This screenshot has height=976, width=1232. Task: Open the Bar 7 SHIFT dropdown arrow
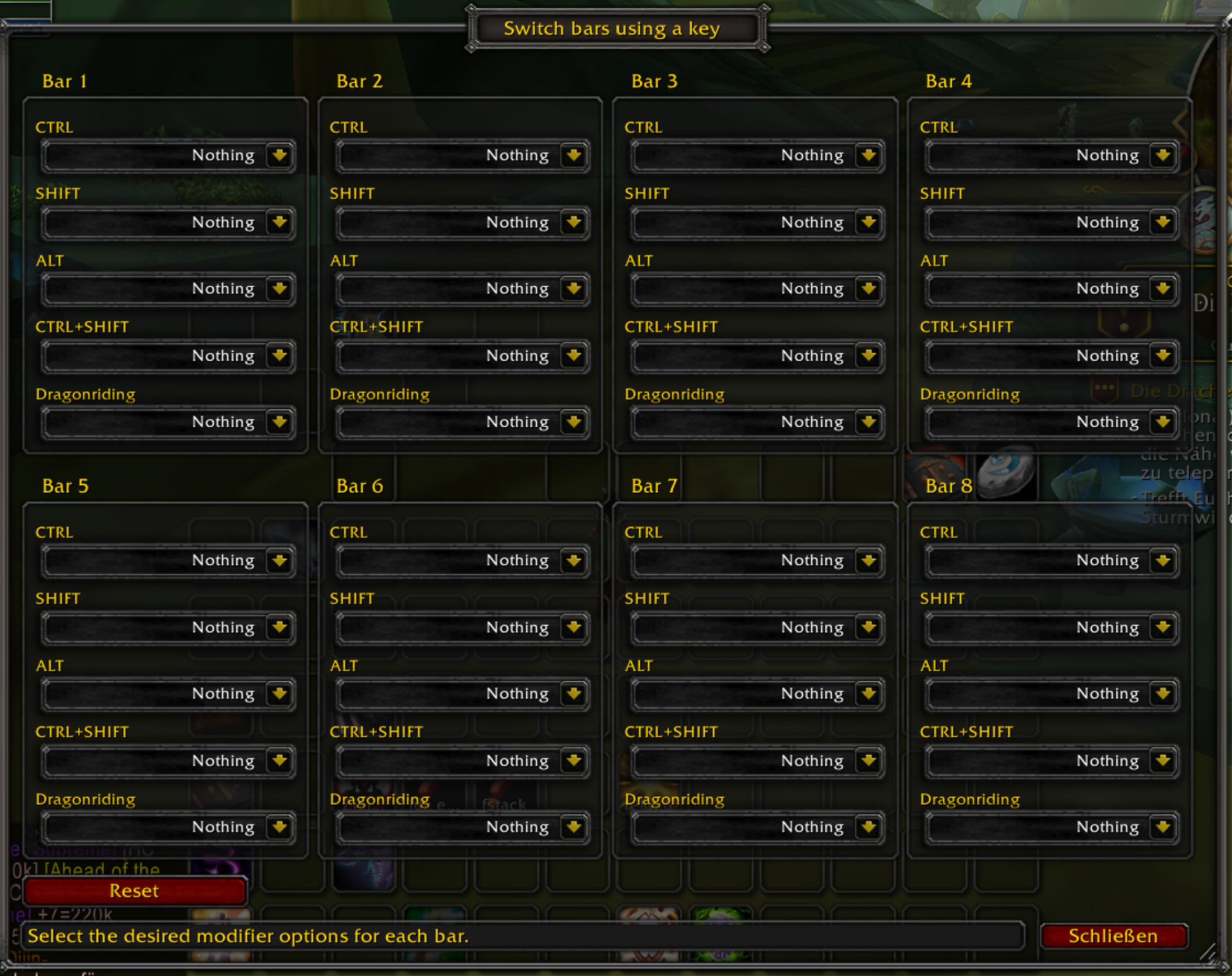click(x=869, y=628)
